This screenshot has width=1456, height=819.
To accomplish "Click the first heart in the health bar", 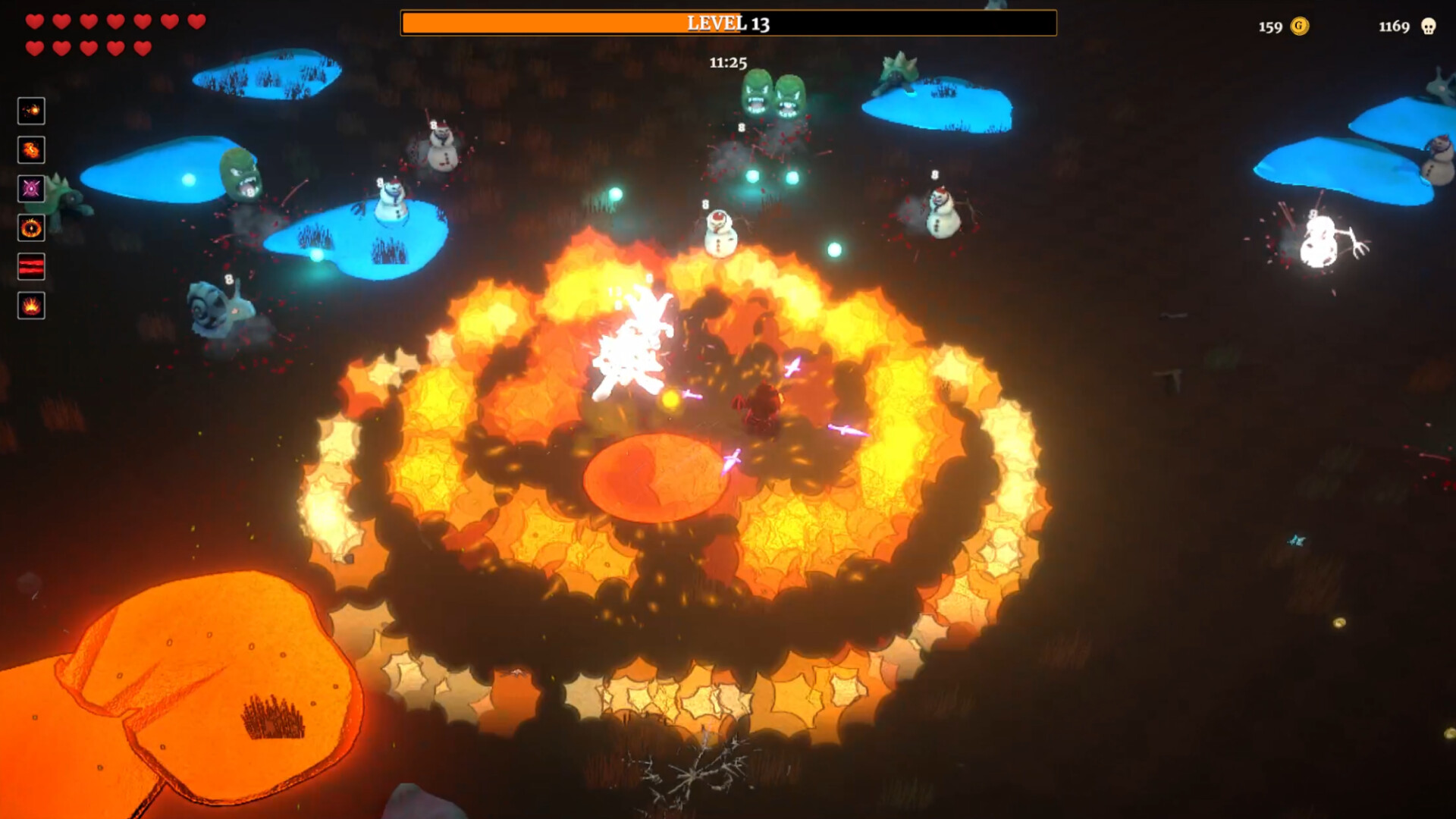I will click(33, 22).
